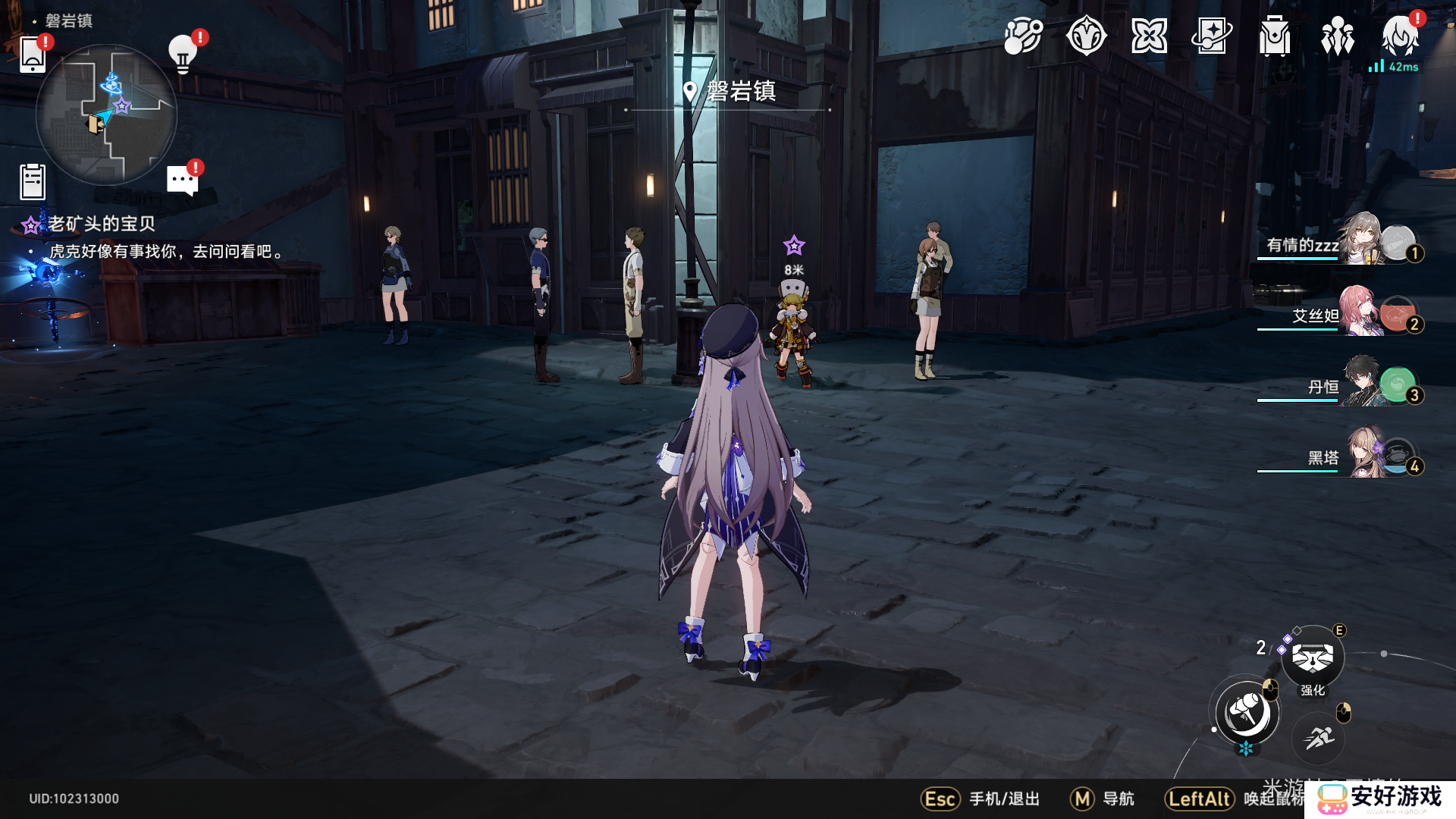Tap the sprint running figure button
1456x819 pixels.
pos(1319,737)
